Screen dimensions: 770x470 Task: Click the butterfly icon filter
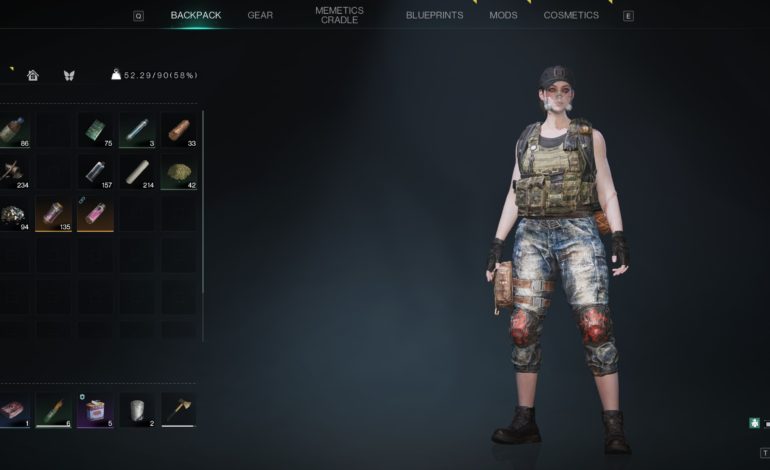point(69,75)
